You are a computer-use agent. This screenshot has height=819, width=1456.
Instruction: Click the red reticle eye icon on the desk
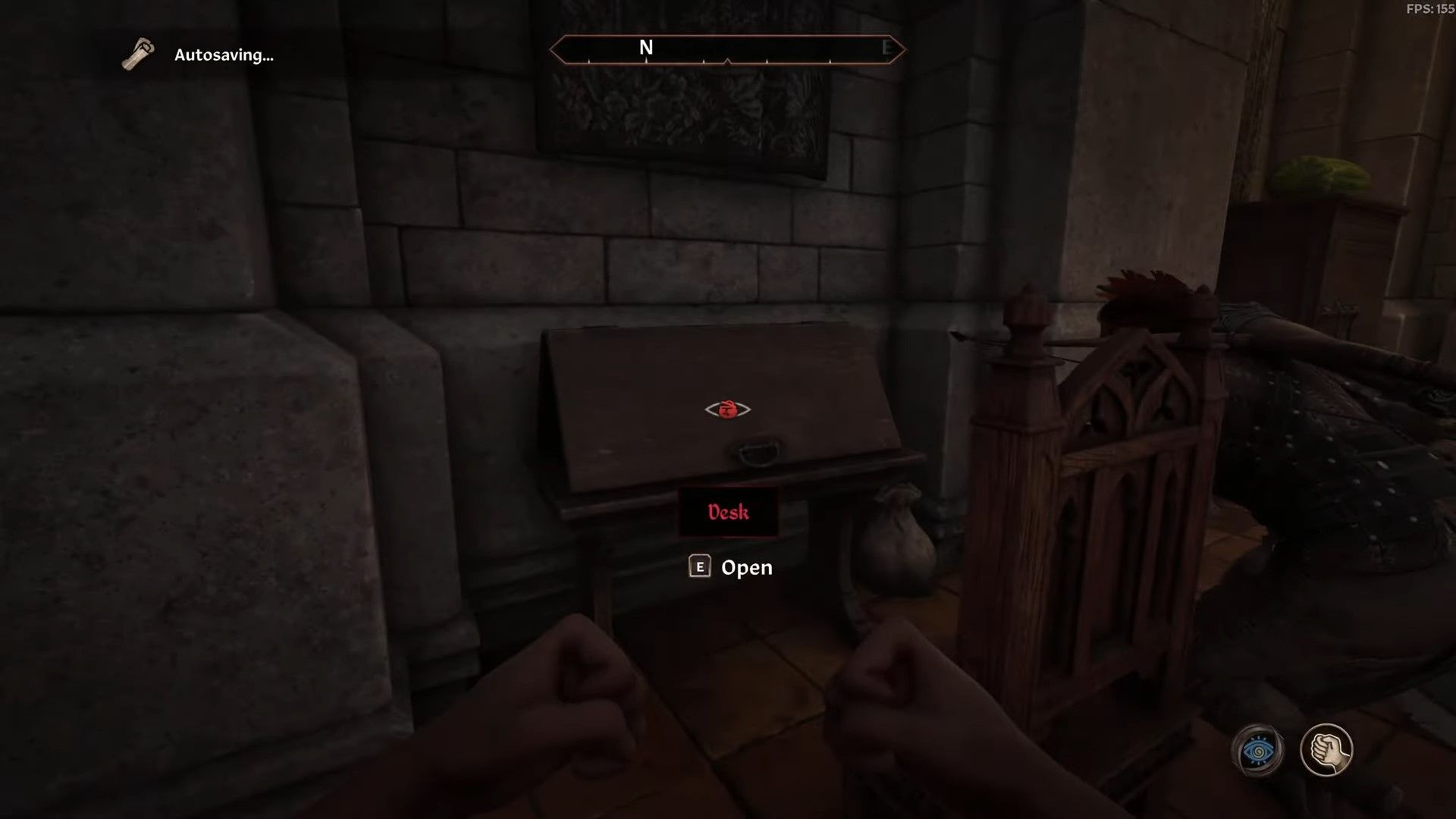tap(729, 409)
